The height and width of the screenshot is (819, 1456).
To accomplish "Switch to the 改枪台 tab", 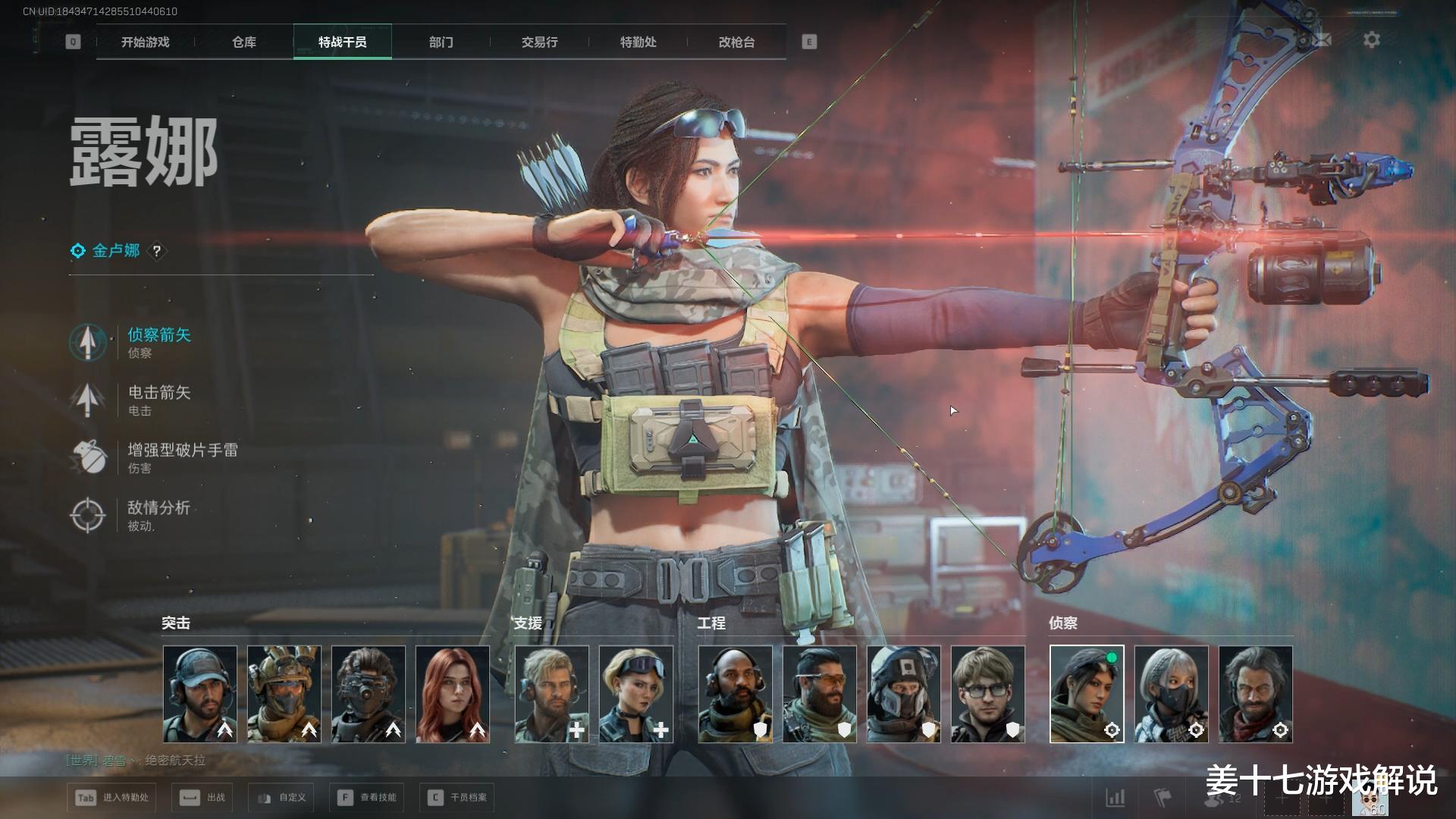I will [x=737, y=42].
